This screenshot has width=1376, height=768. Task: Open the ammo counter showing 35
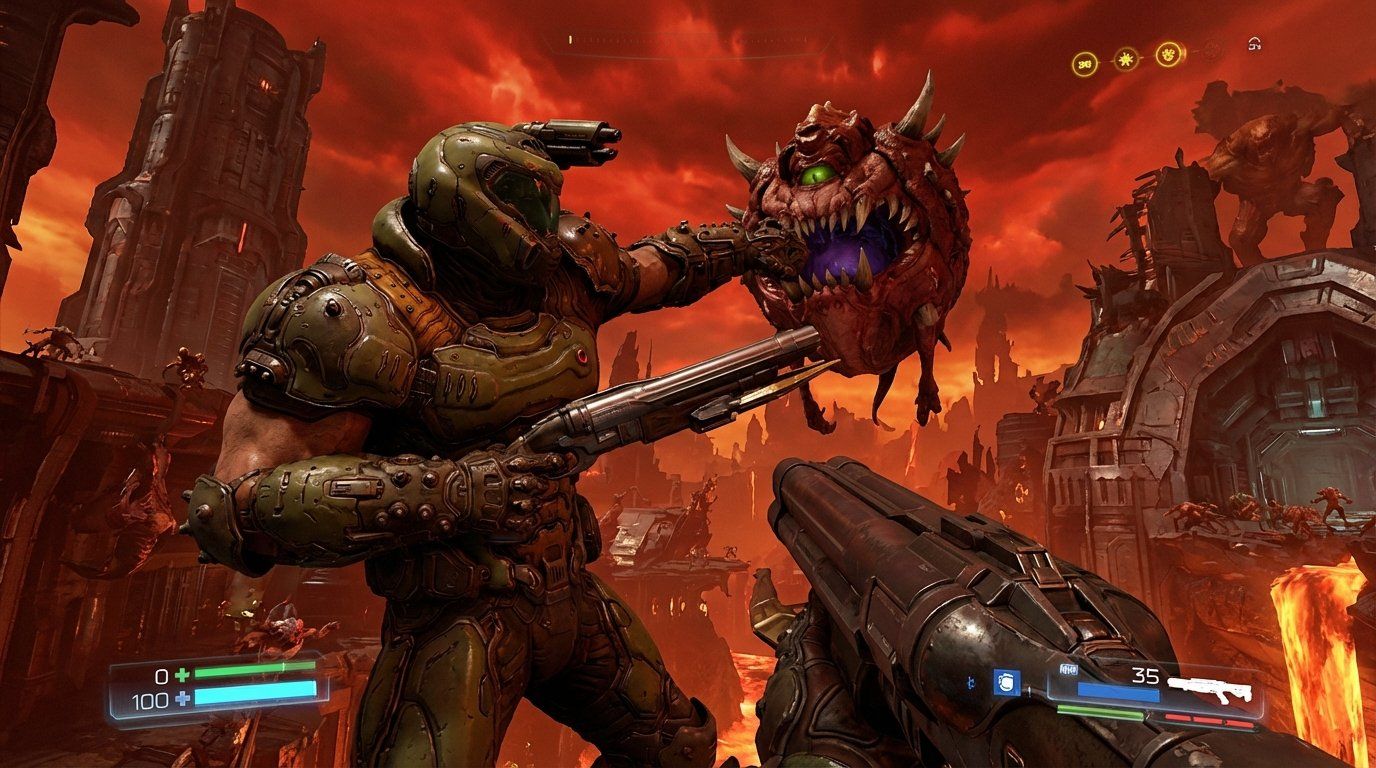pos(1147,676)
